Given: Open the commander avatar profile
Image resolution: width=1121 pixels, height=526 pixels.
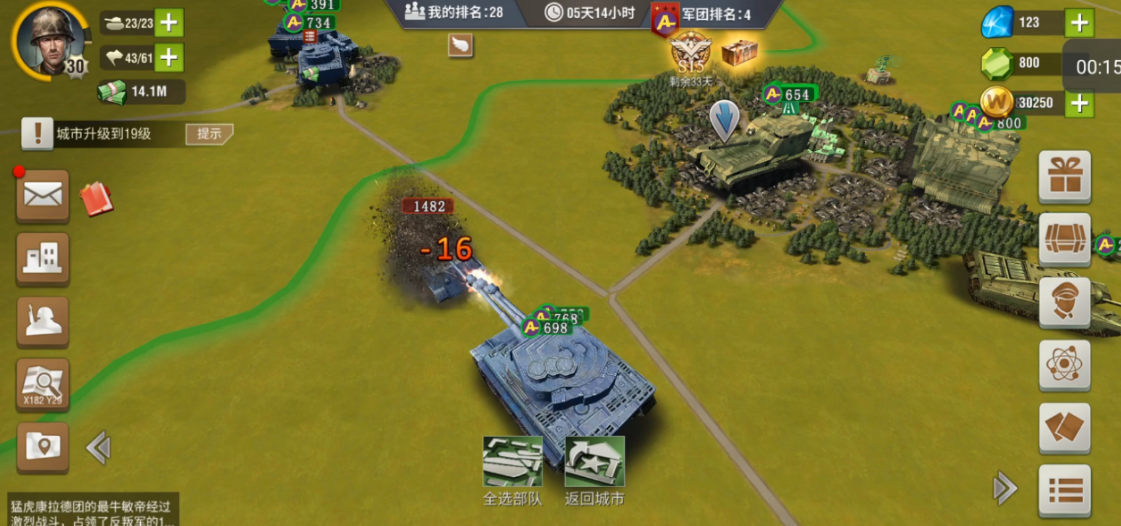Looking at the screenshot, I should (x=47, y=40).
